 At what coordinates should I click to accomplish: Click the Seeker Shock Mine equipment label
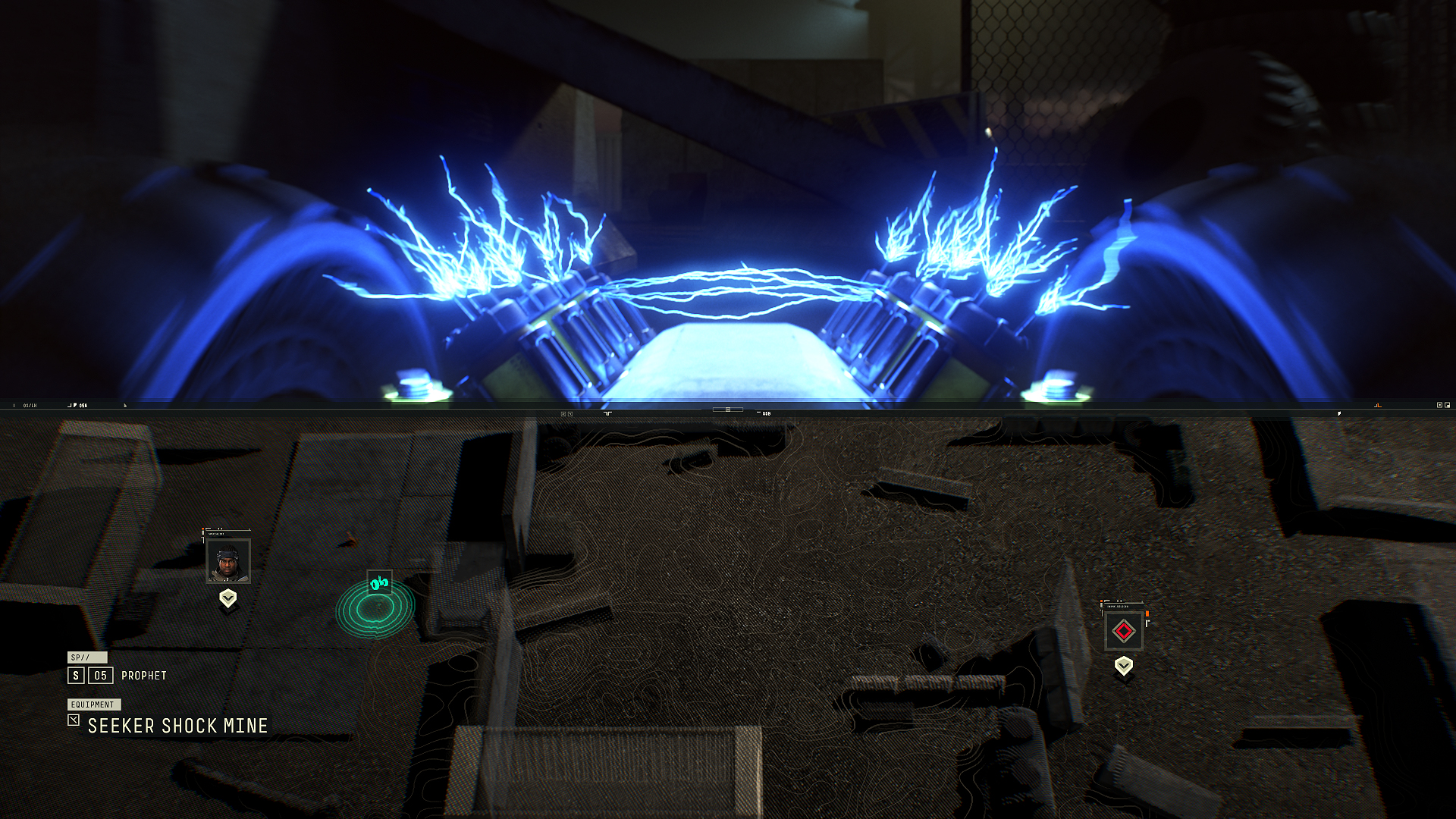[x=177, y=726]
